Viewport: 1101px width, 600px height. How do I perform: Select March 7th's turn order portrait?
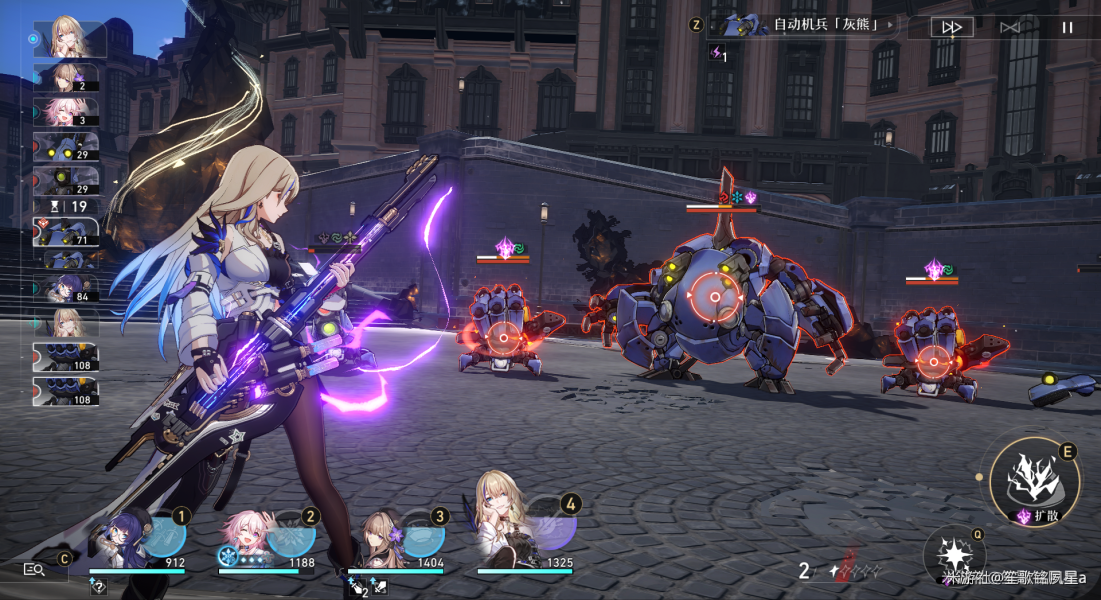[x=66, y=111]
